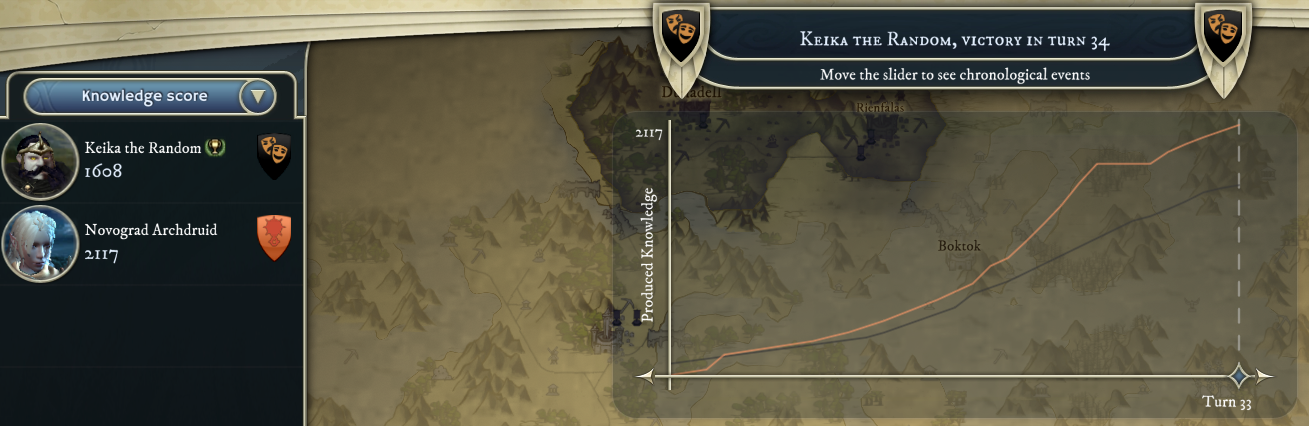Click the timeline slider diamond handle
Viewport: 1309px width, 426px height.
(x=1239, y=376)
